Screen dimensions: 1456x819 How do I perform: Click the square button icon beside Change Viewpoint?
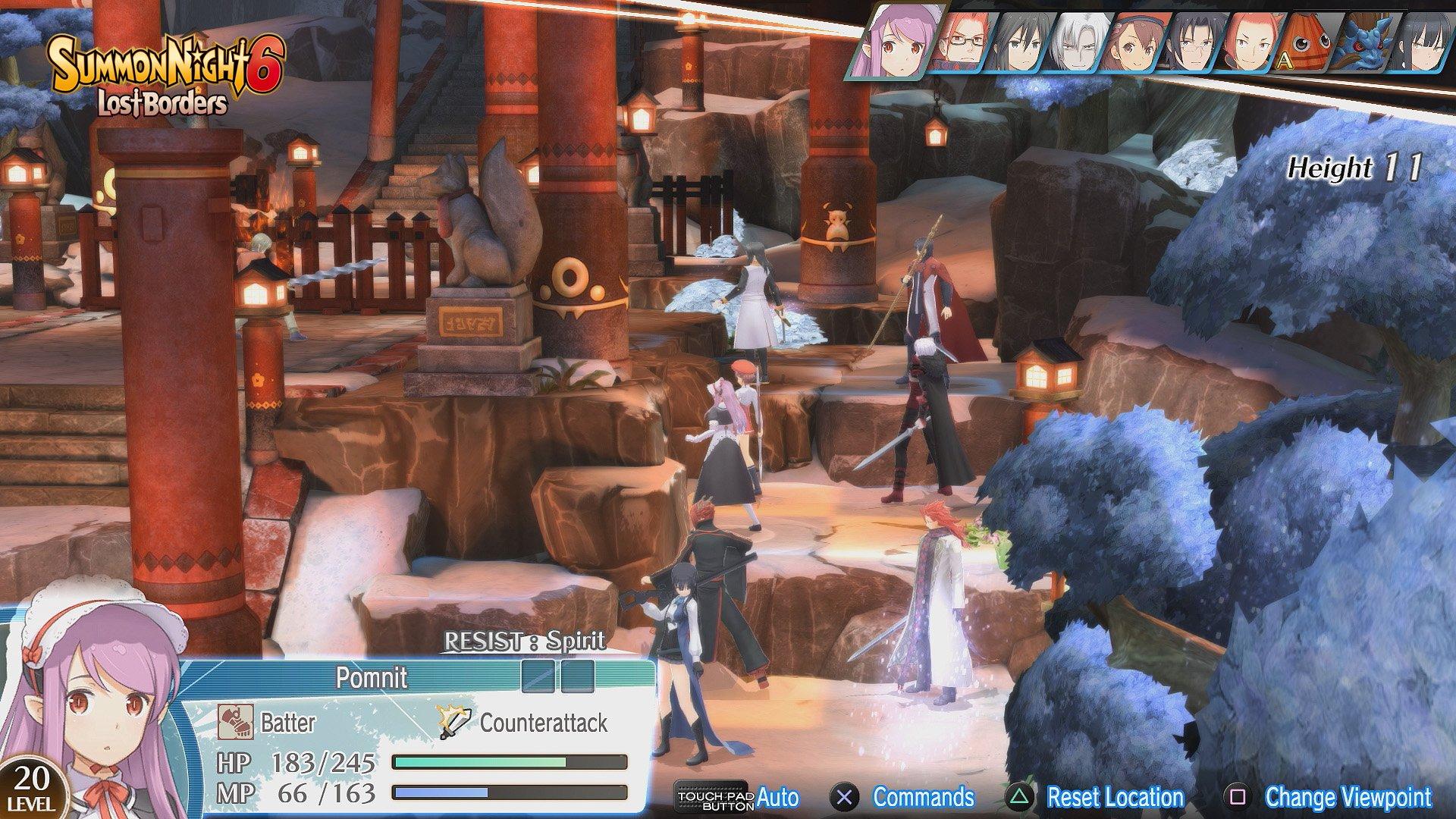coord(1236,798)
